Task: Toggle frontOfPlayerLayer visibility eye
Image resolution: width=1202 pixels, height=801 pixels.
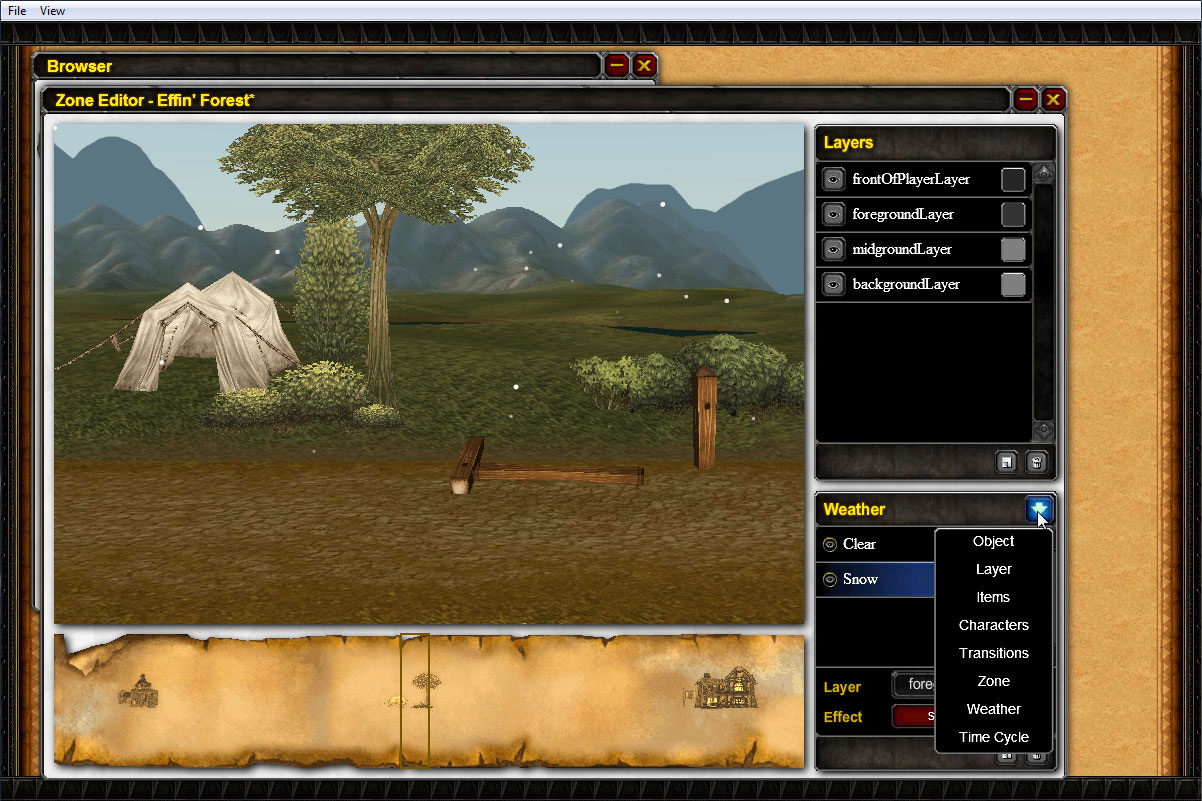Action: point(833,180)
